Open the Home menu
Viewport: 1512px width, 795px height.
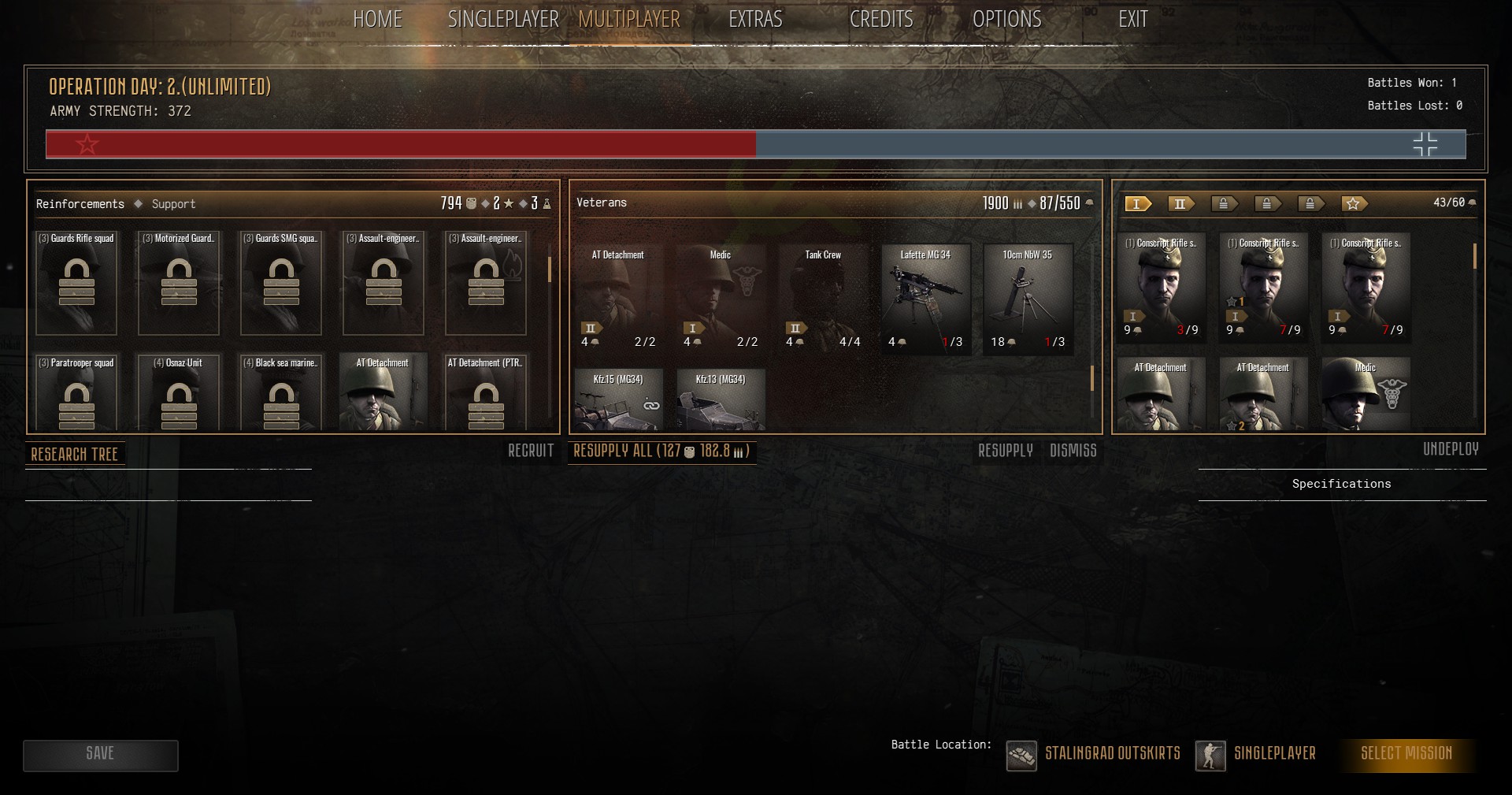377,19
